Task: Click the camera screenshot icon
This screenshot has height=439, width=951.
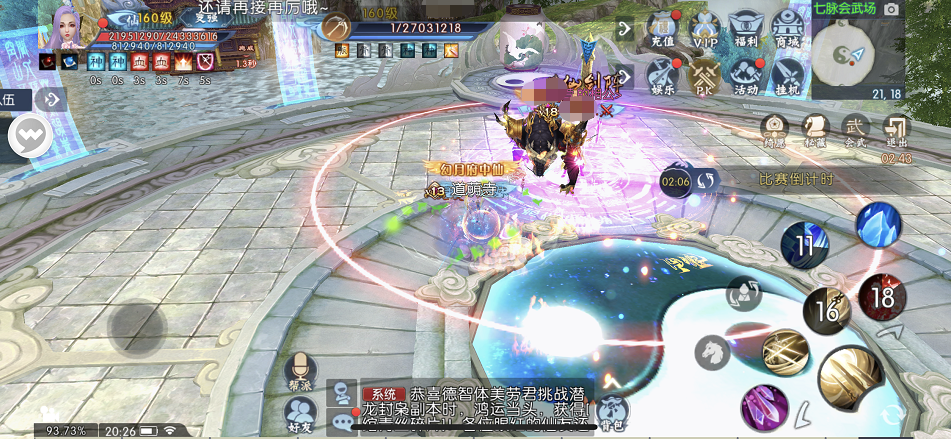Action: 891,8
